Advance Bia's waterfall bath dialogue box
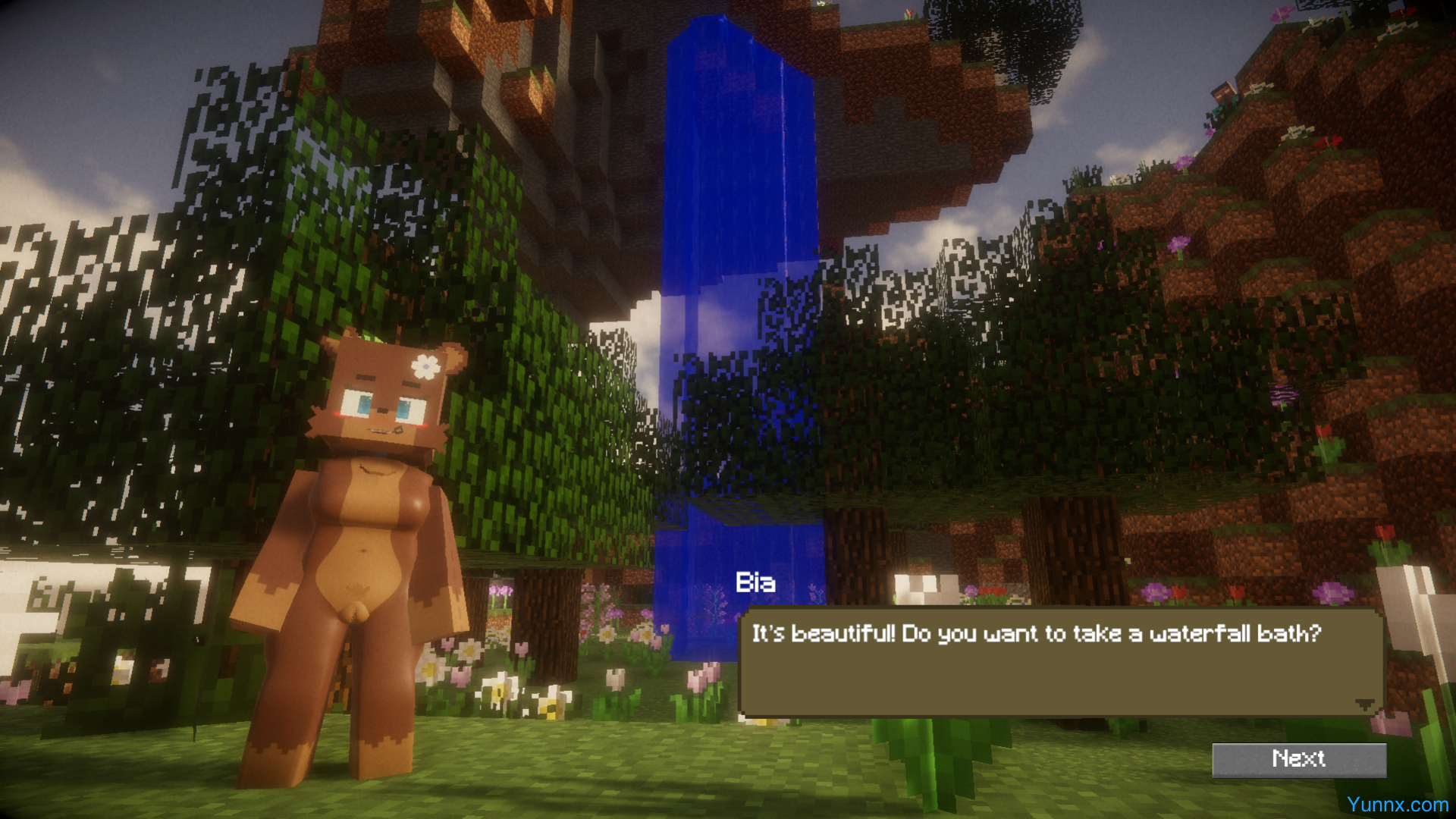Screen dimensions: 1456x819 [x=1060, y=662]
